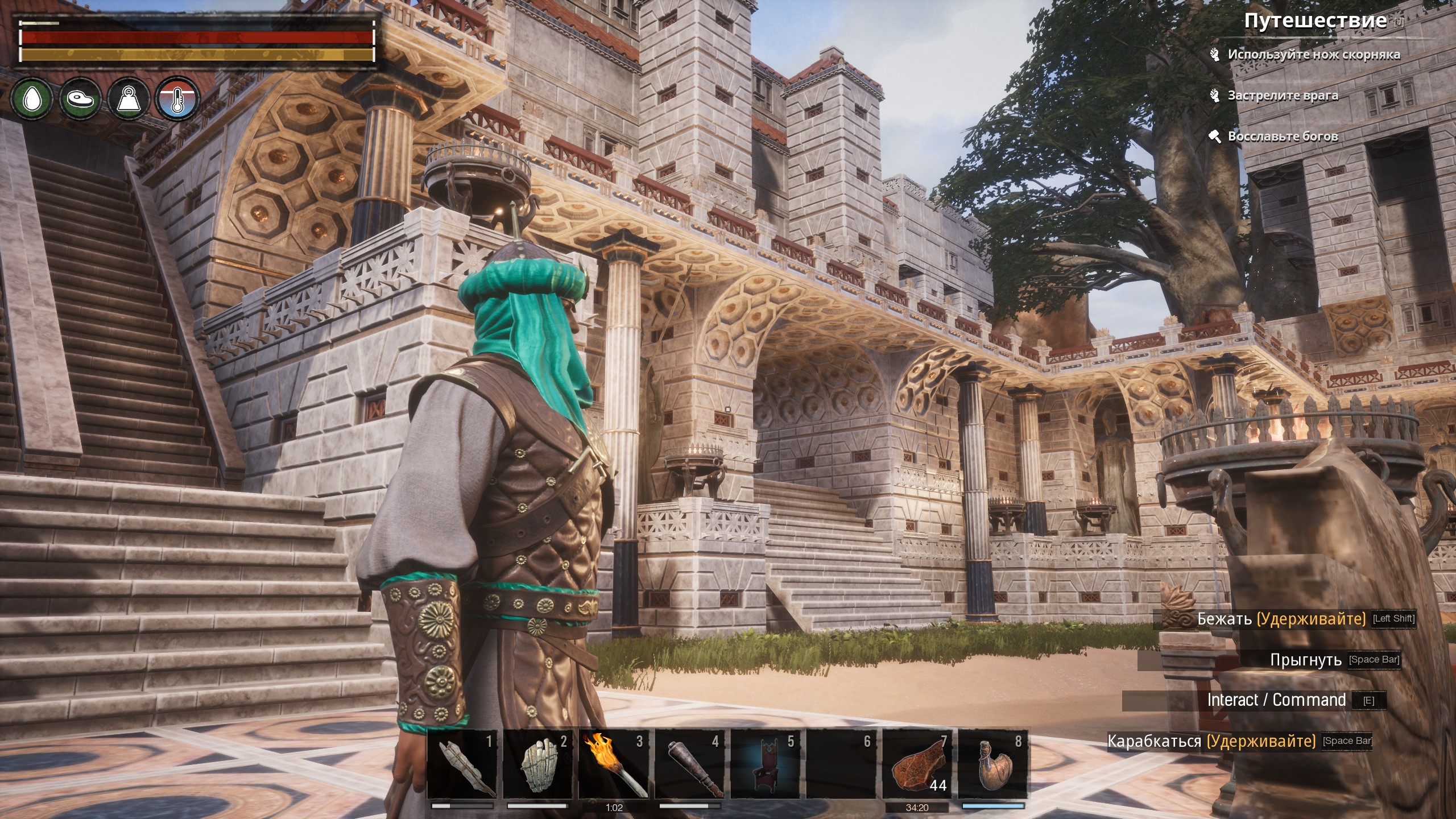1456x819 pixels.
Task: Choose the iron club in slot 4
Action: pyautogui.click(x=689, y=764)
